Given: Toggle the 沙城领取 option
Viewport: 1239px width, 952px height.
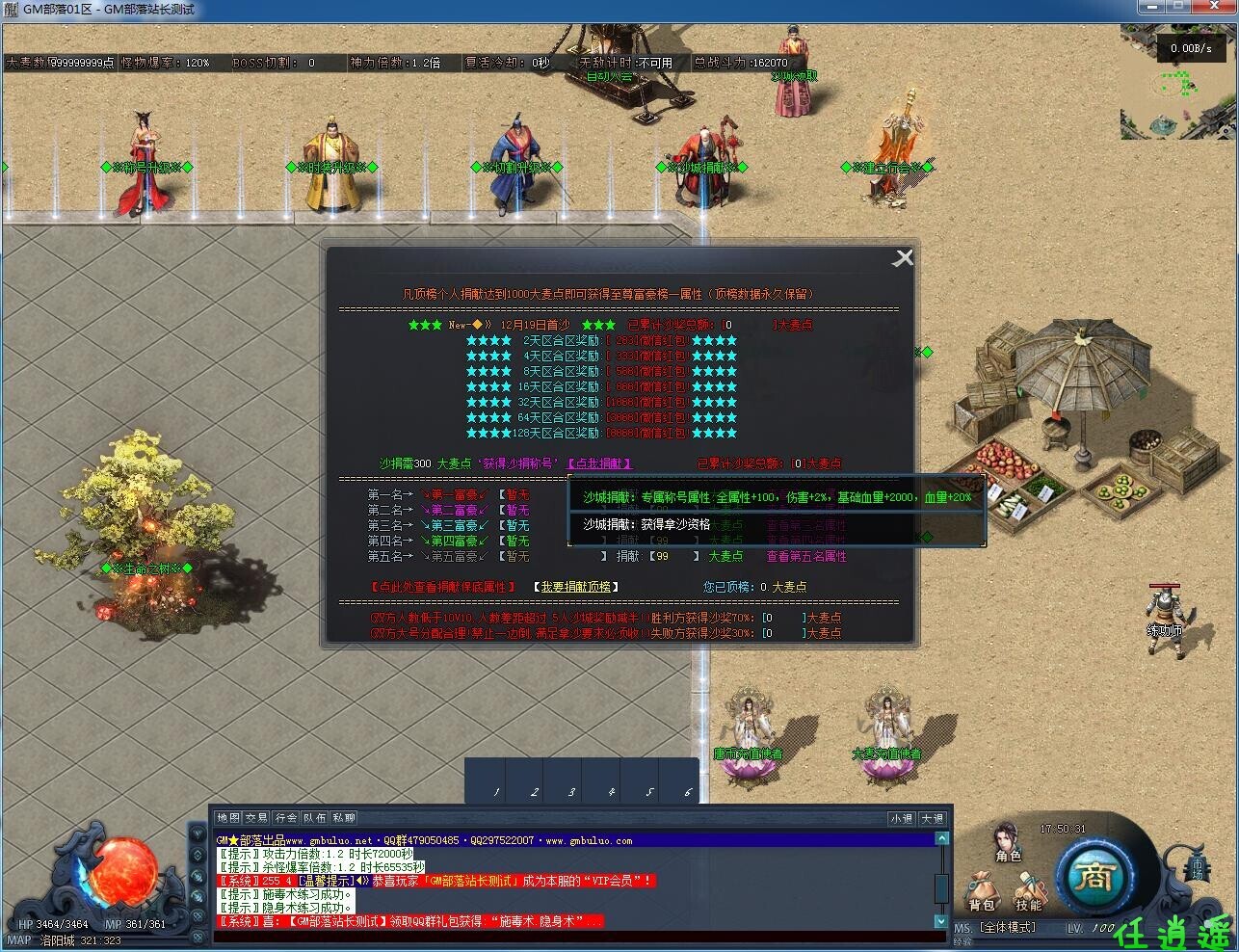Looking at the screenshot, I should 794,75.
